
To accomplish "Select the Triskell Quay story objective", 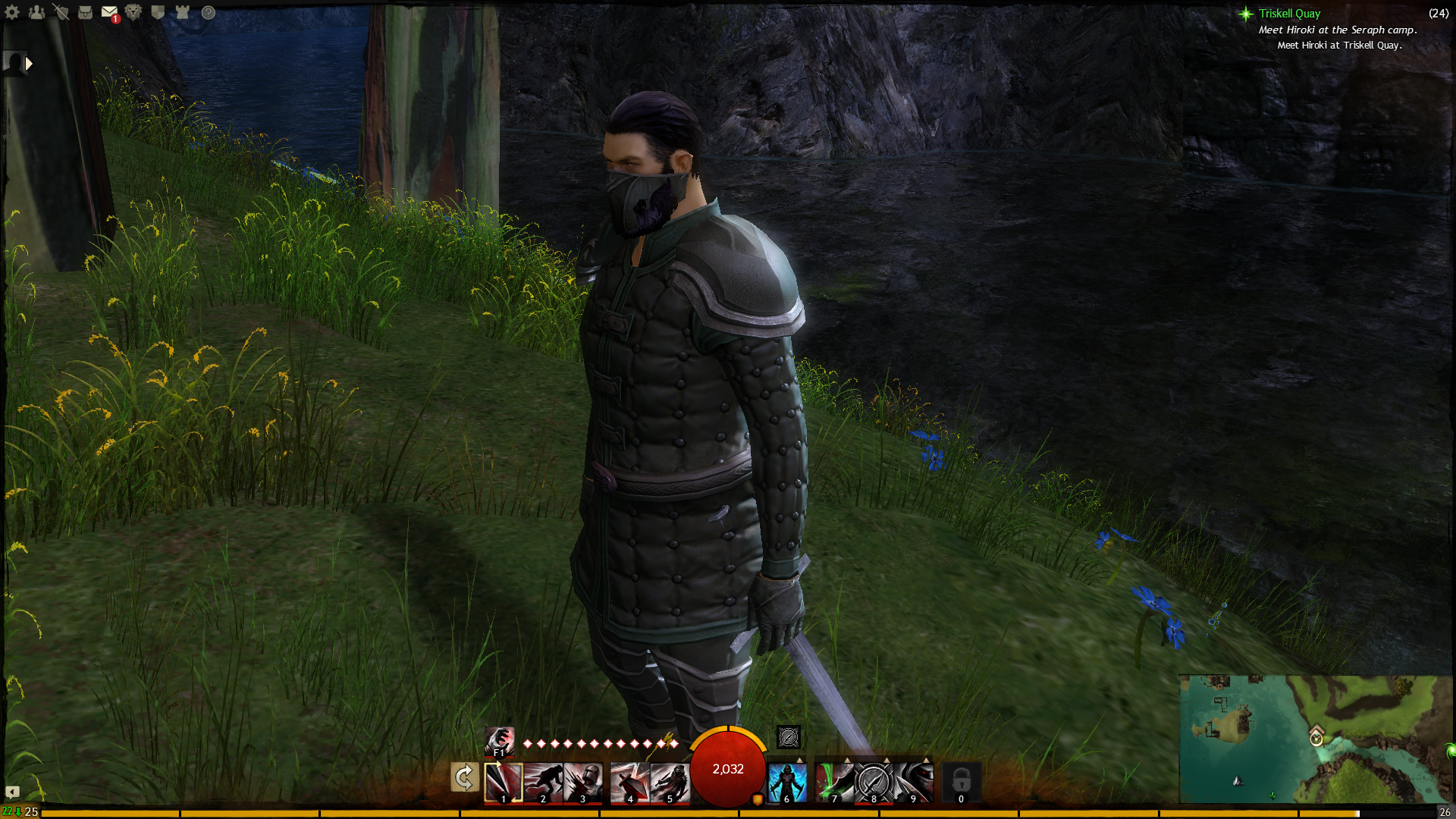I will [1289, 14].
